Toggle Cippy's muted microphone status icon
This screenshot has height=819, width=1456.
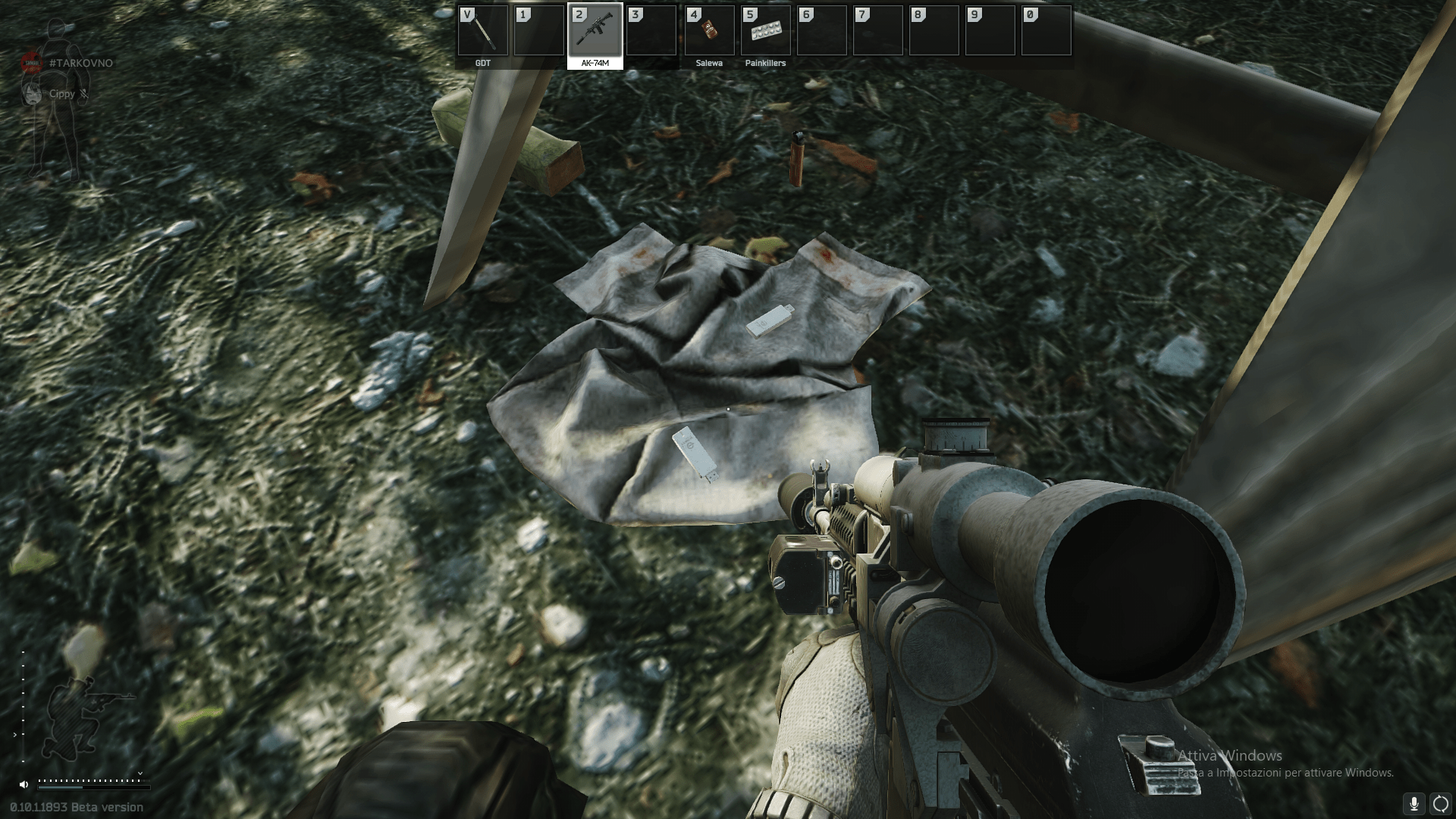click(x=83, y=95)
